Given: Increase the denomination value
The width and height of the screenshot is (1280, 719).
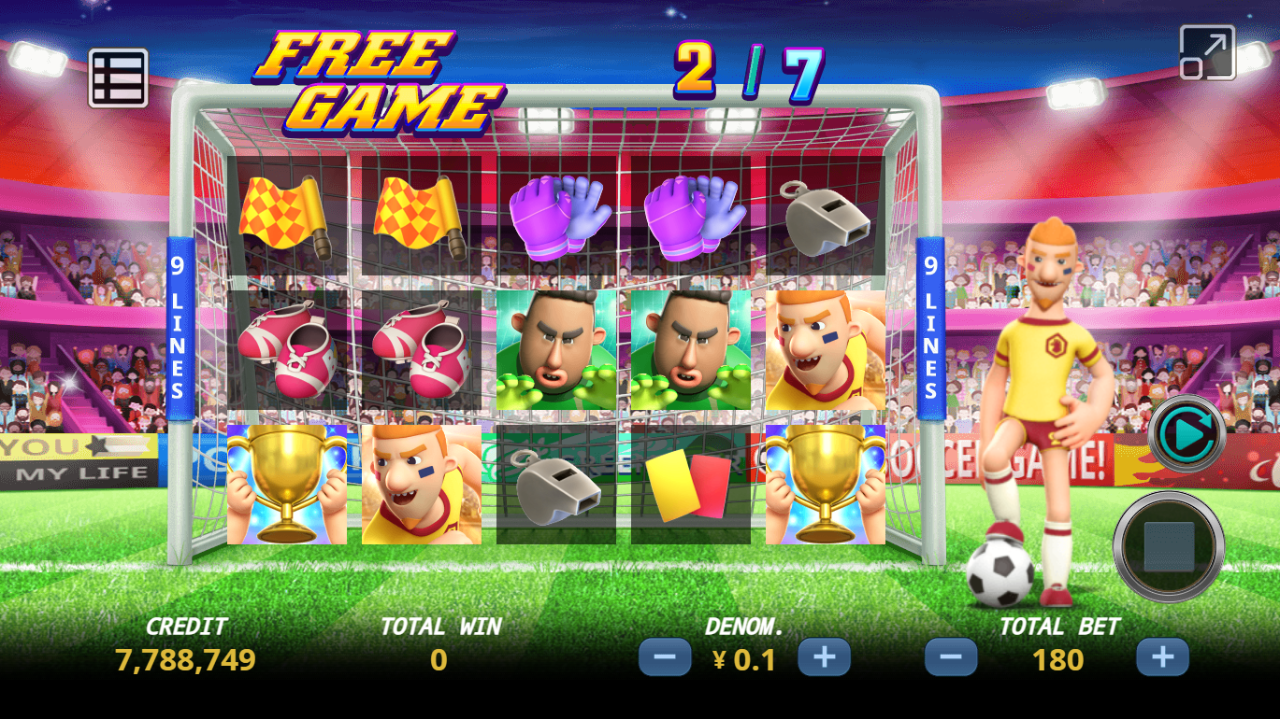Looking at the screenshot, I should [x=824, y=658].
